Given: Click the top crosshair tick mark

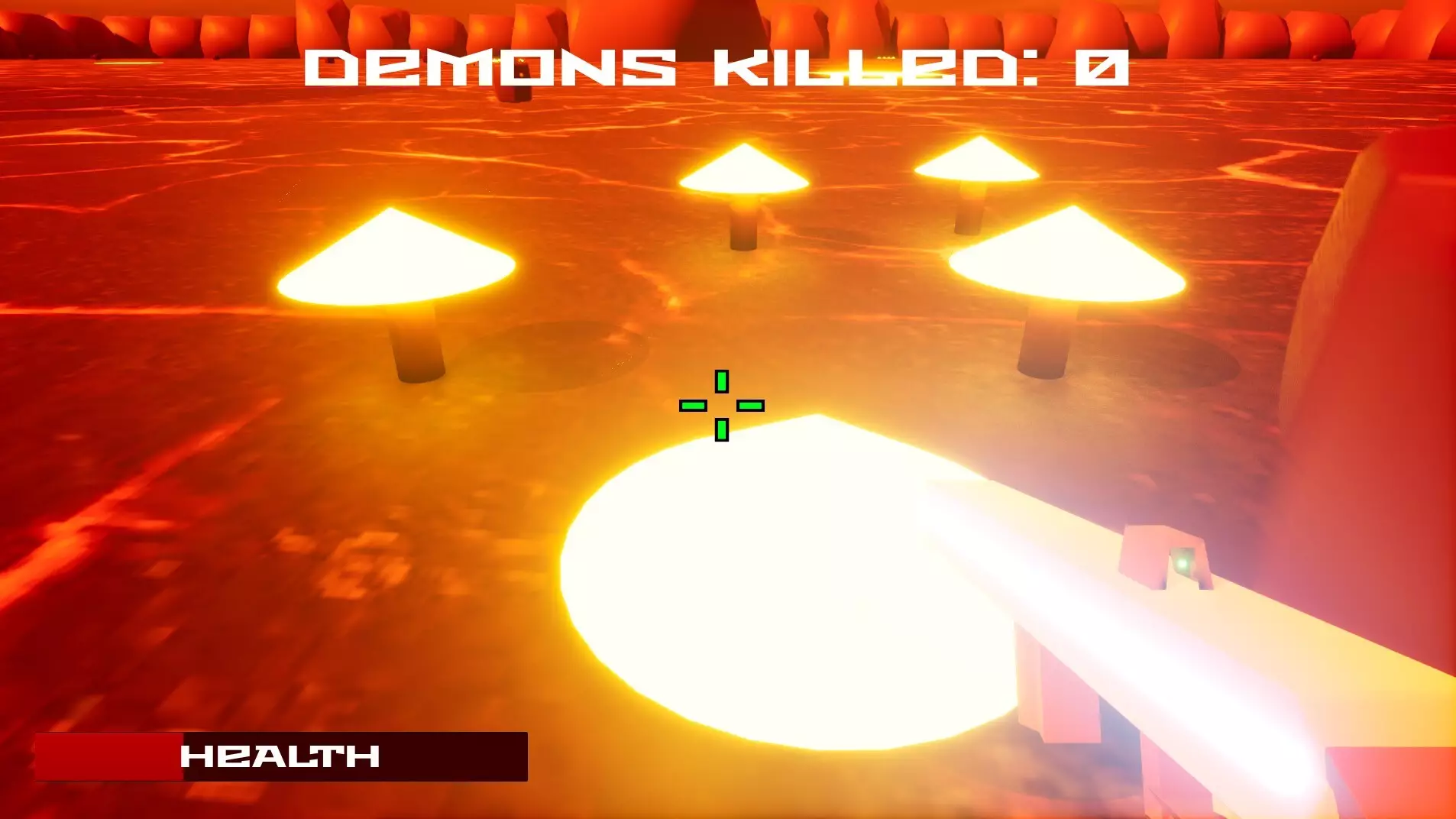Looking at the screenshot, I should [720, 380].
